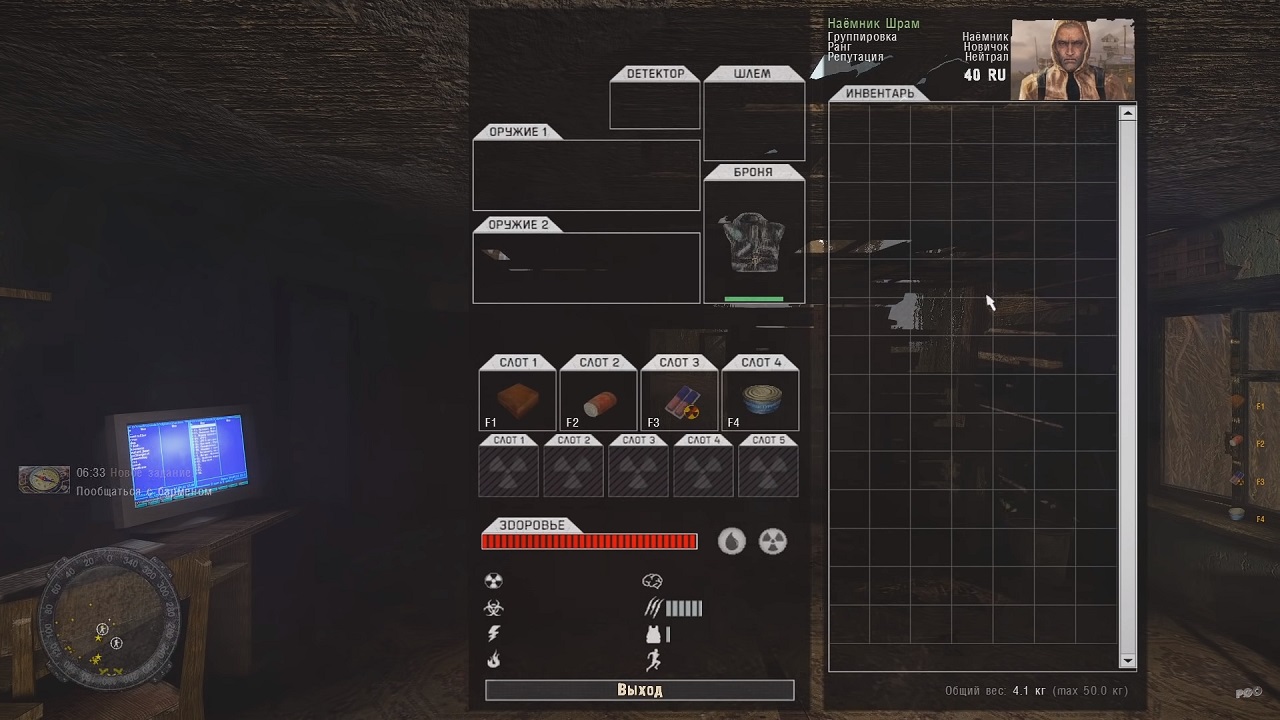The image size is (1280, 720).
Task: Select the Детектор equipment slot
Action: coord(655,105)
